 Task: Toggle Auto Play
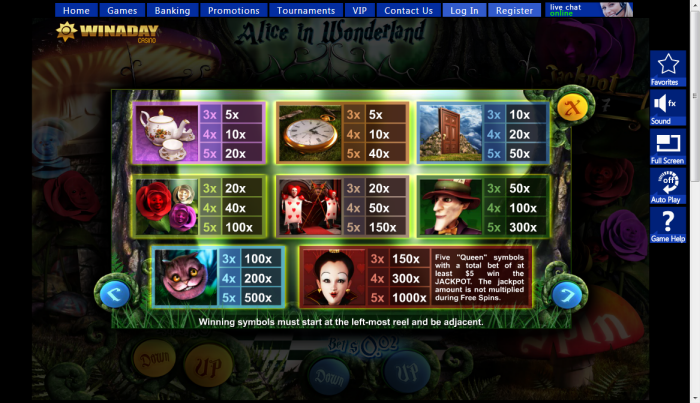(x=666, y=186)
